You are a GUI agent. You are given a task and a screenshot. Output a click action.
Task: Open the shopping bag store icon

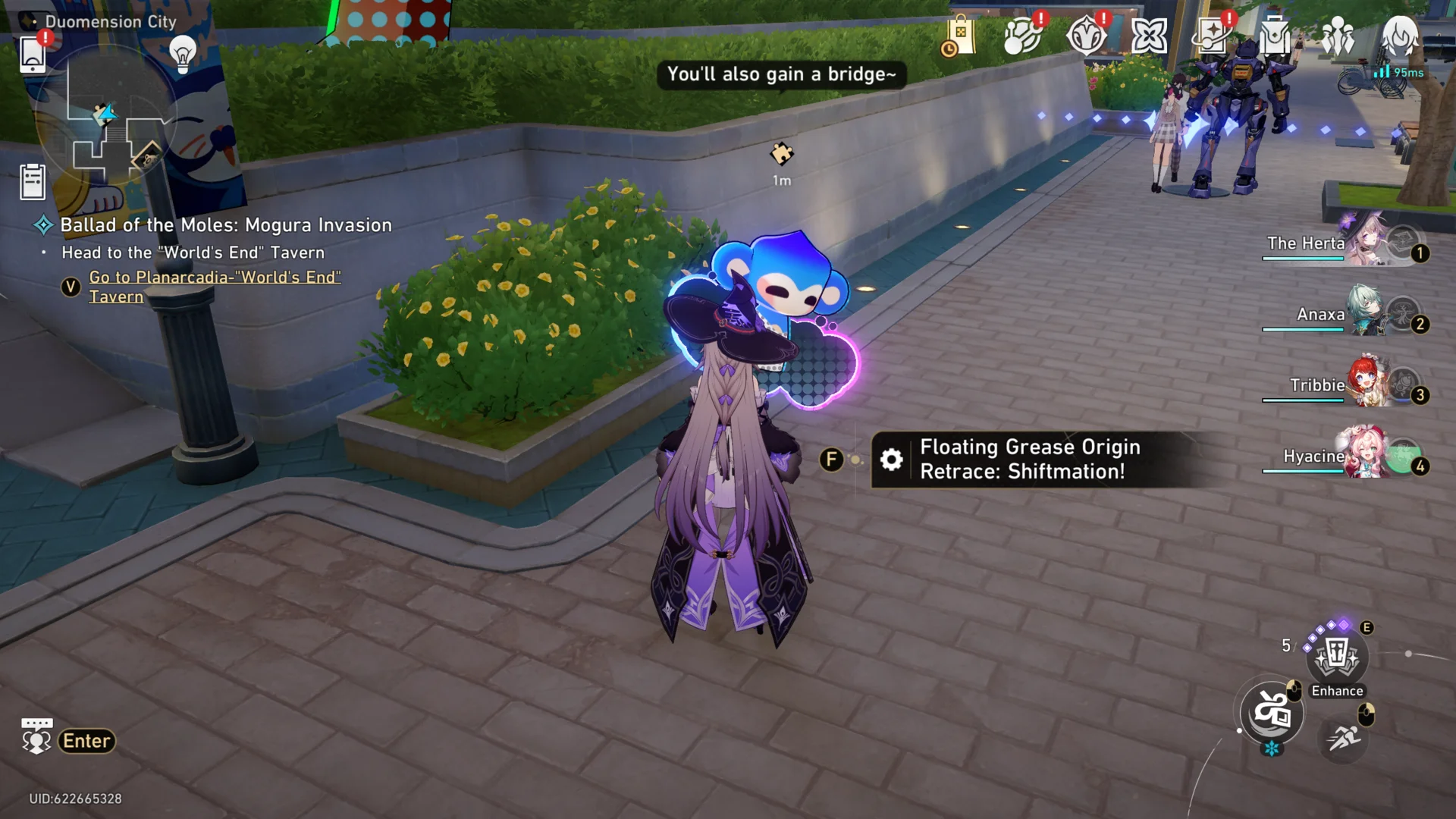tap(959, 36)
